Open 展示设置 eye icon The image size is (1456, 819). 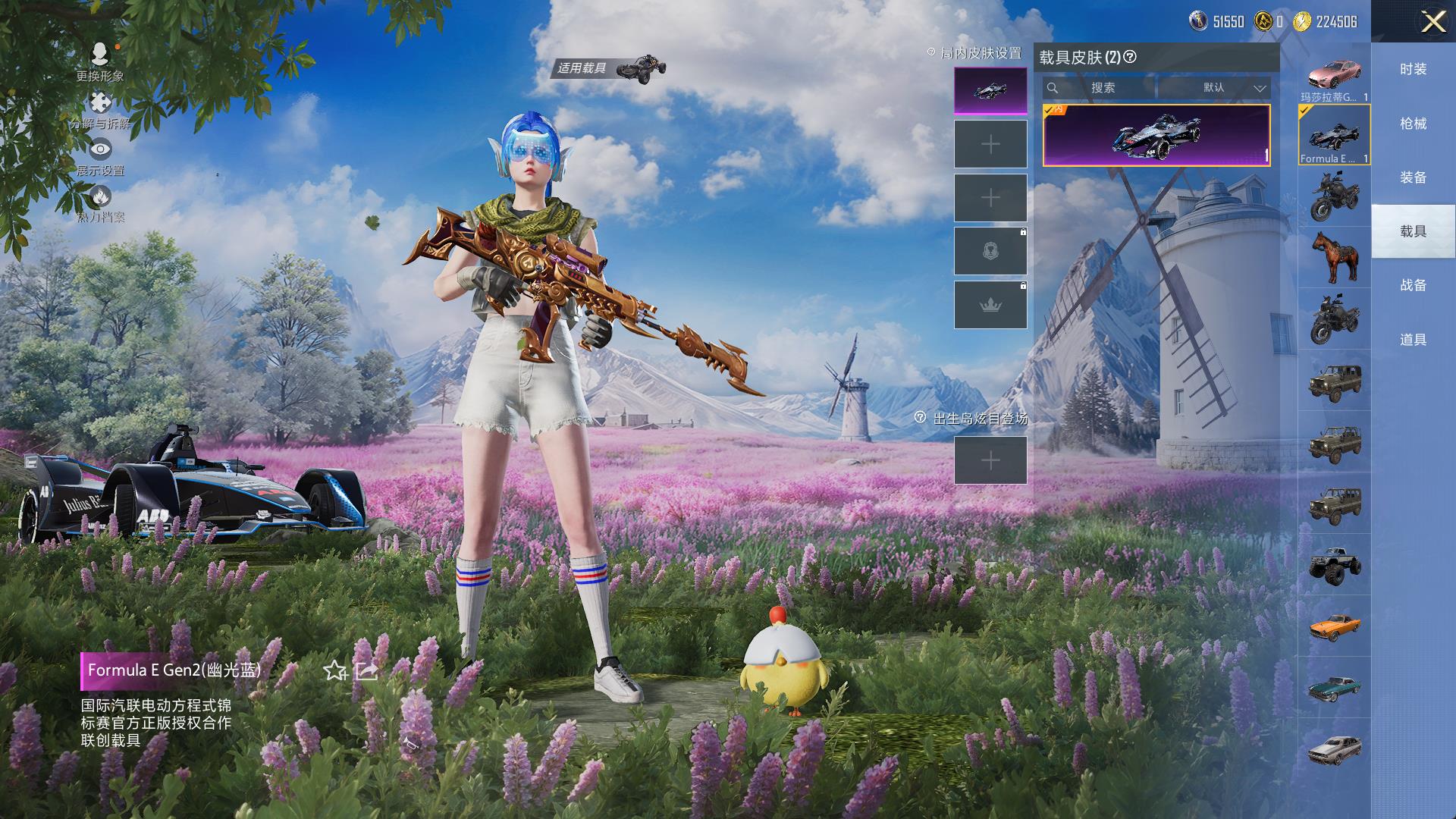point(99,149)
